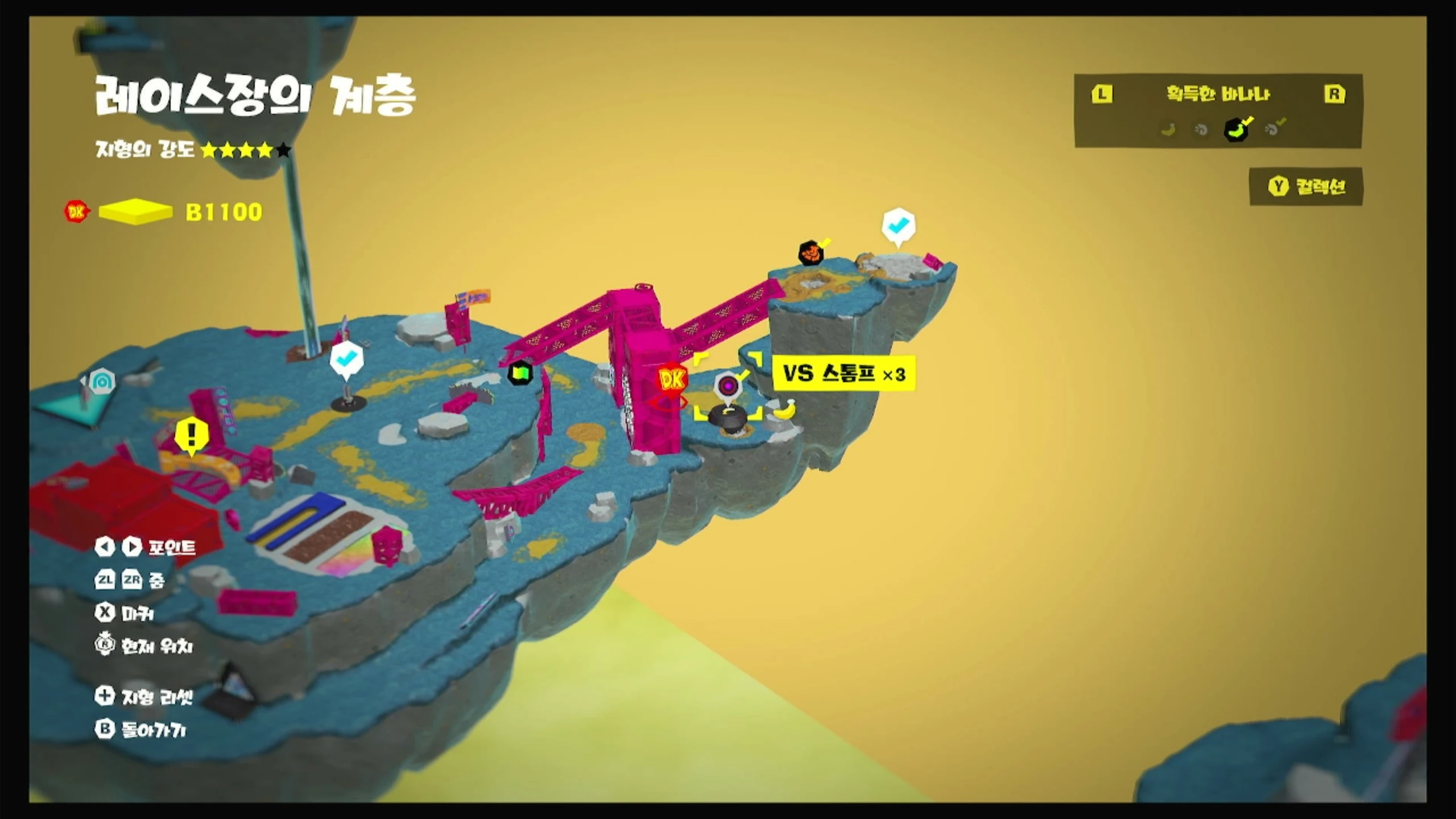Image resolution: width=1456 pixels, height=819 pixels.
Task: Click the checkmark marker beside the fossil icon
Action: pyautogui.click(x=898, y=227)
